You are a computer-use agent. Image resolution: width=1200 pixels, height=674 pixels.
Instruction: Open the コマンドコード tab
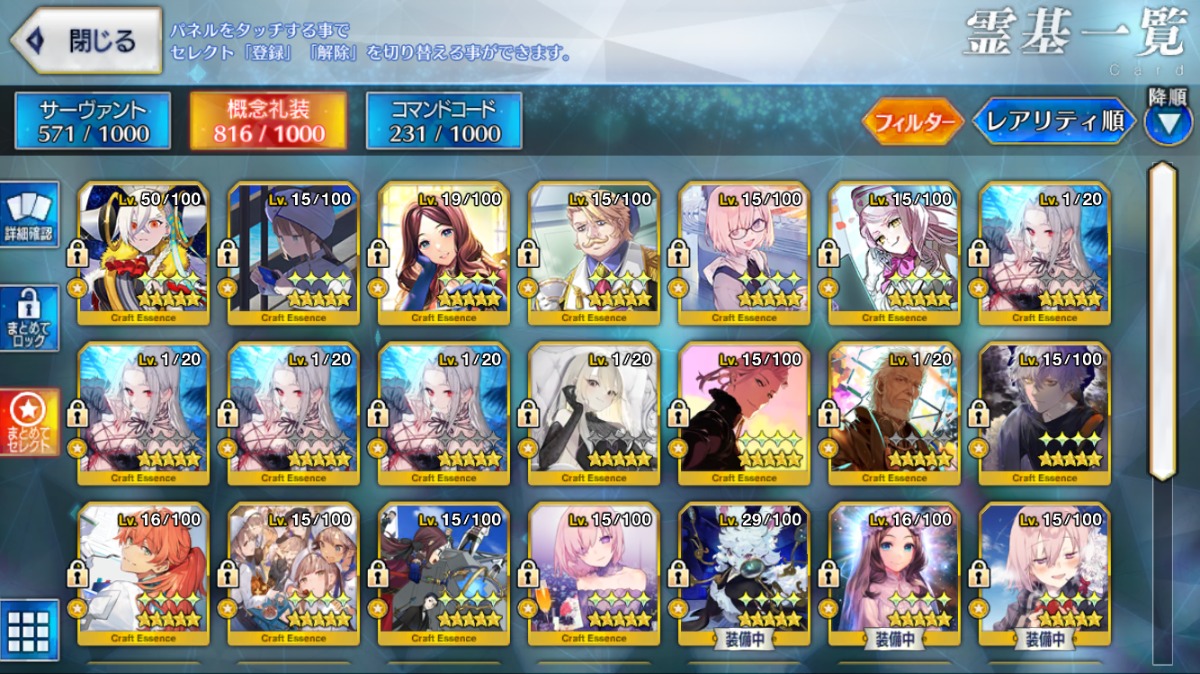444,121
